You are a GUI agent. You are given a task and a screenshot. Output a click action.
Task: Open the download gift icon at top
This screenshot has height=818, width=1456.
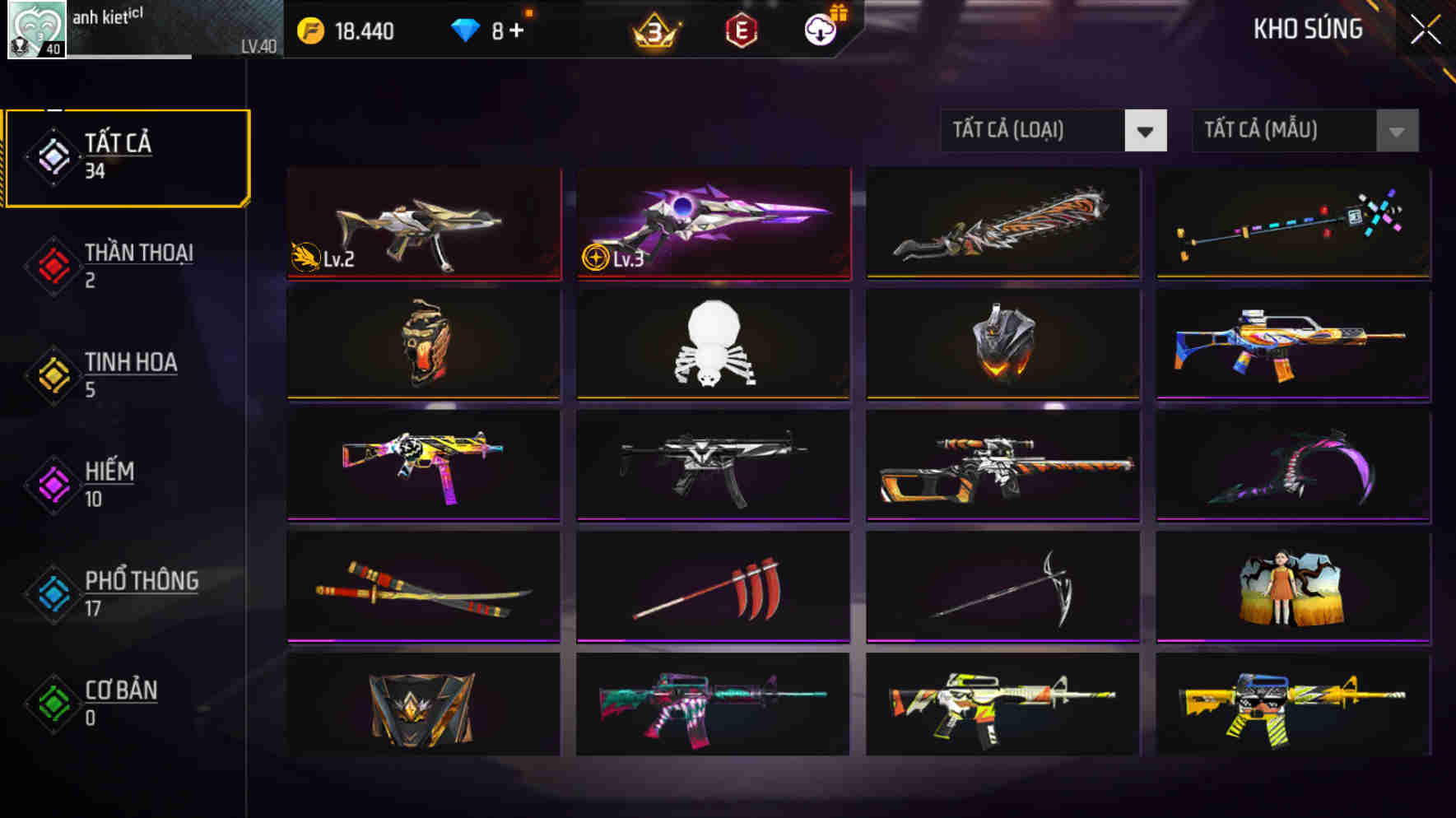817,30
